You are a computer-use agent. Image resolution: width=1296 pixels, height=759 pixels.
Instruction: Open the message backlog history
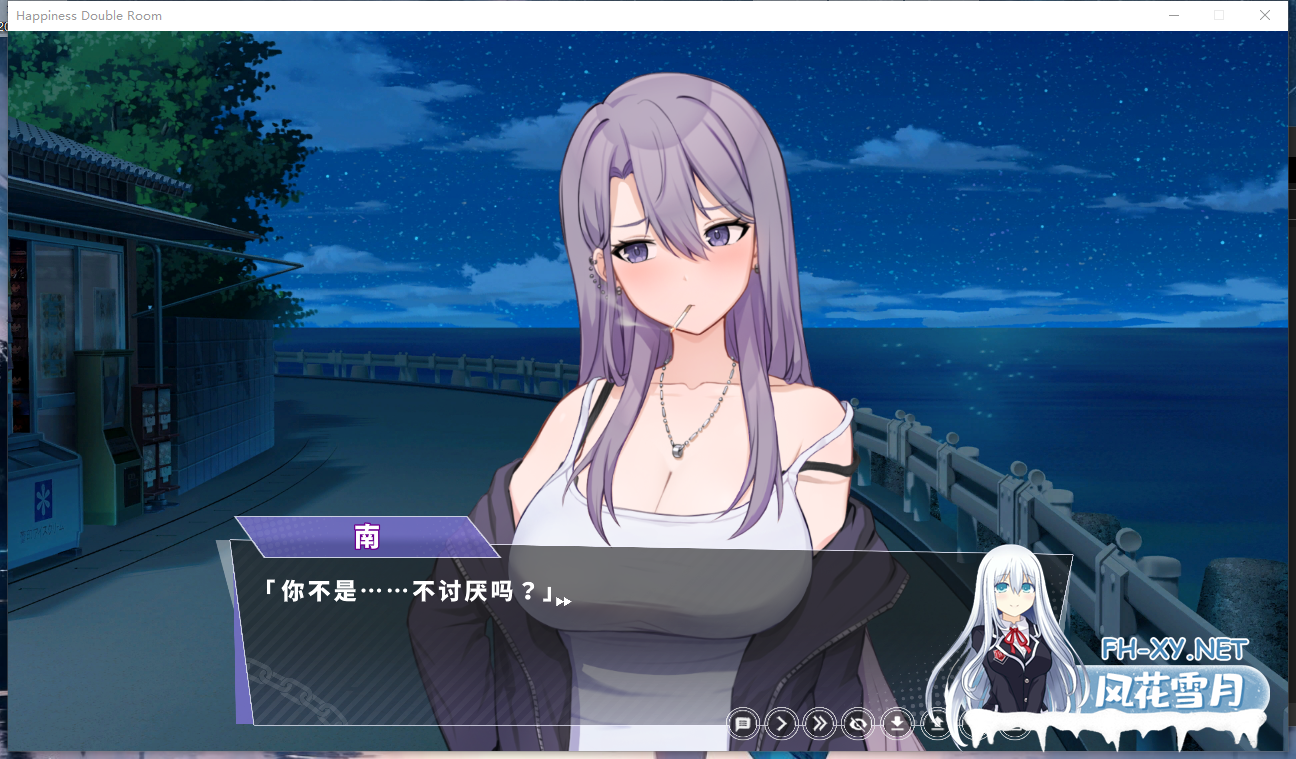pyautogui.click(x=743, y=723)
